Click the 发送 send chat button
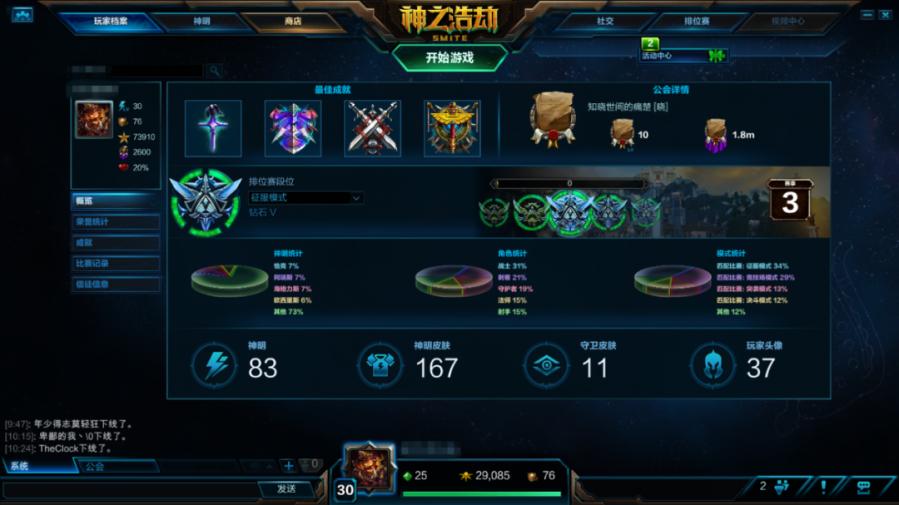The width and height of the screenshot is (899, 505). (287, 489)
